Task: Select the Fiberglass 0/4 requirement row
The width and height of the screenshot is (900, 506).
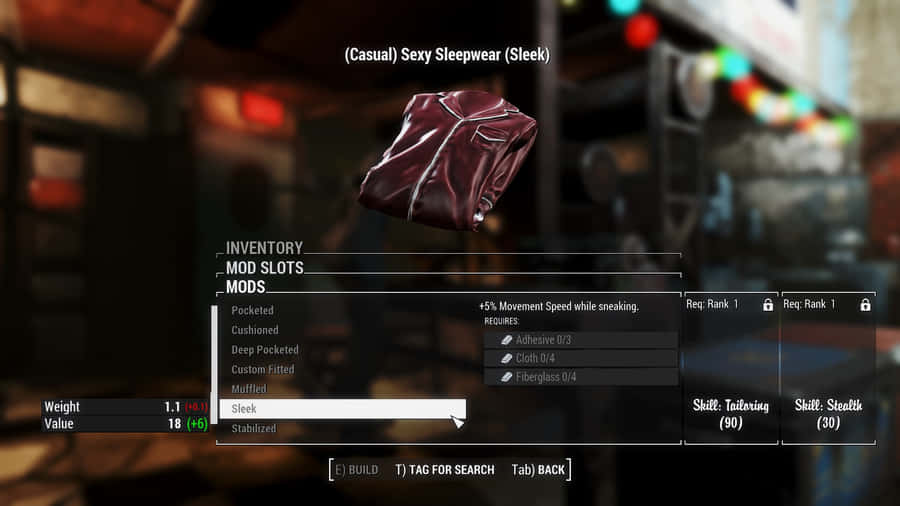Action: click(x=580, y=377)
